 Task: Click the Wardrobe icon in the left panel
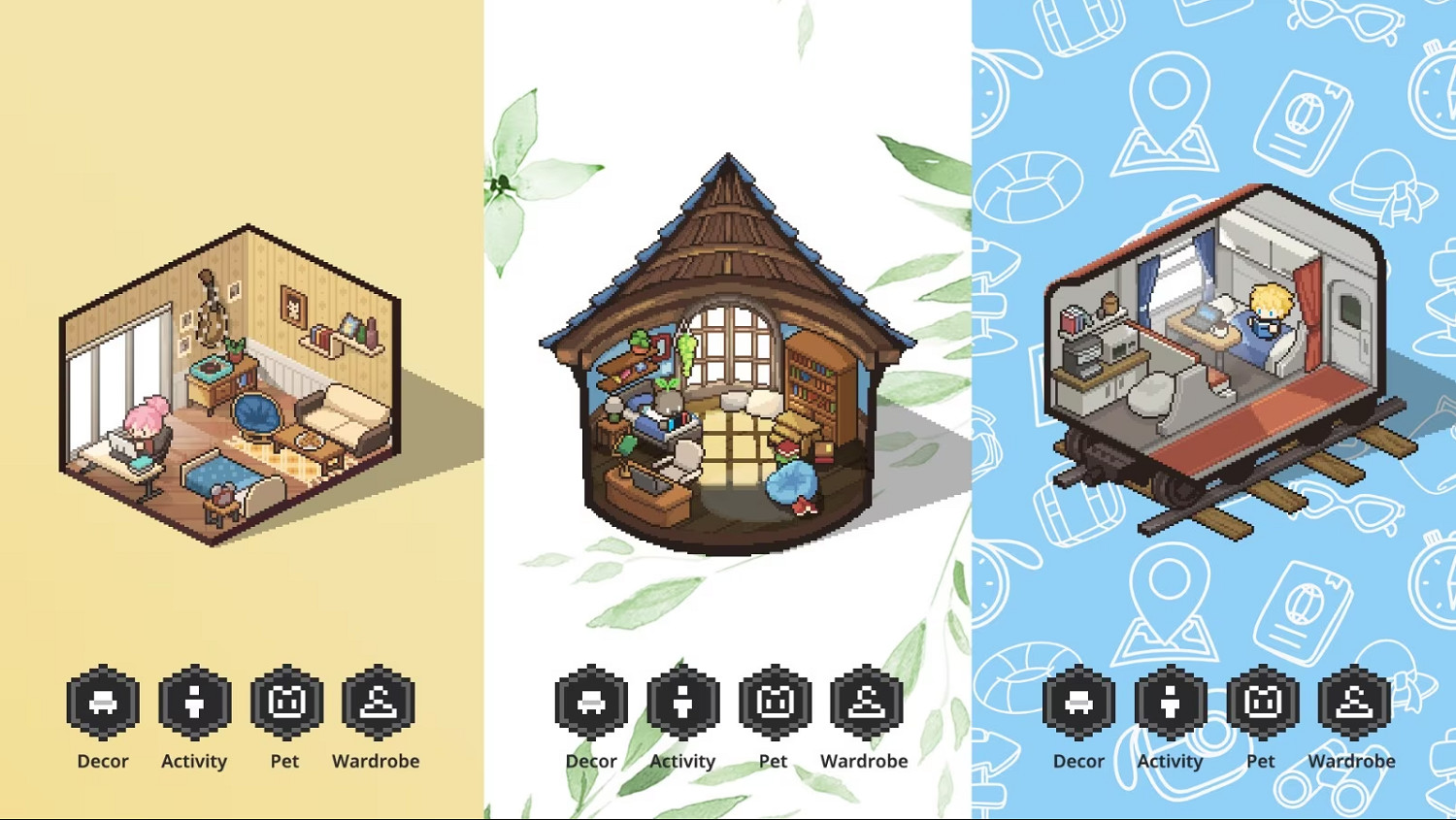point(376,701)
